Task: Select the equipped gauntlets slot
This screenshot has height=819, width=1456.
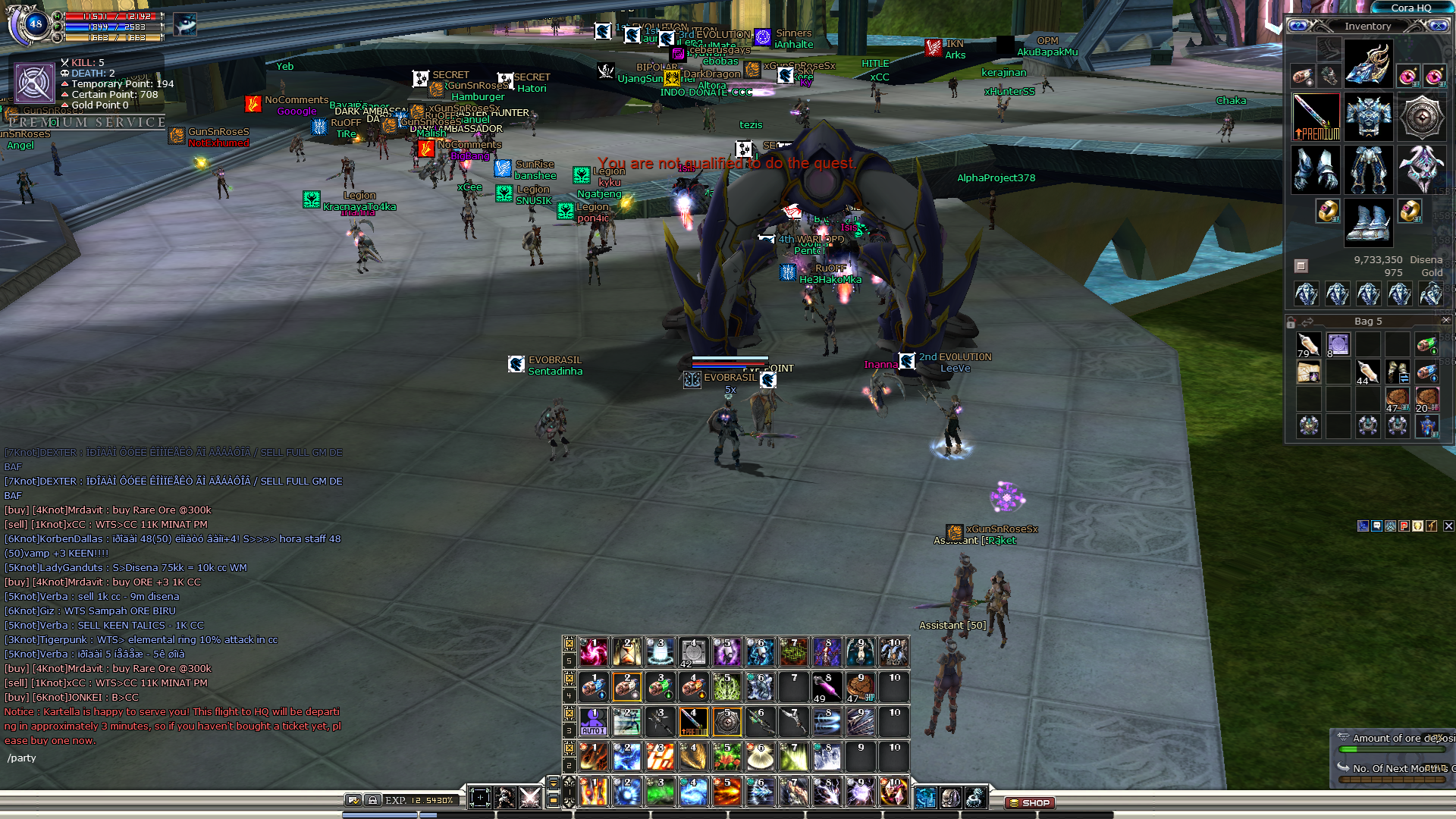Action: point(1316,169)
